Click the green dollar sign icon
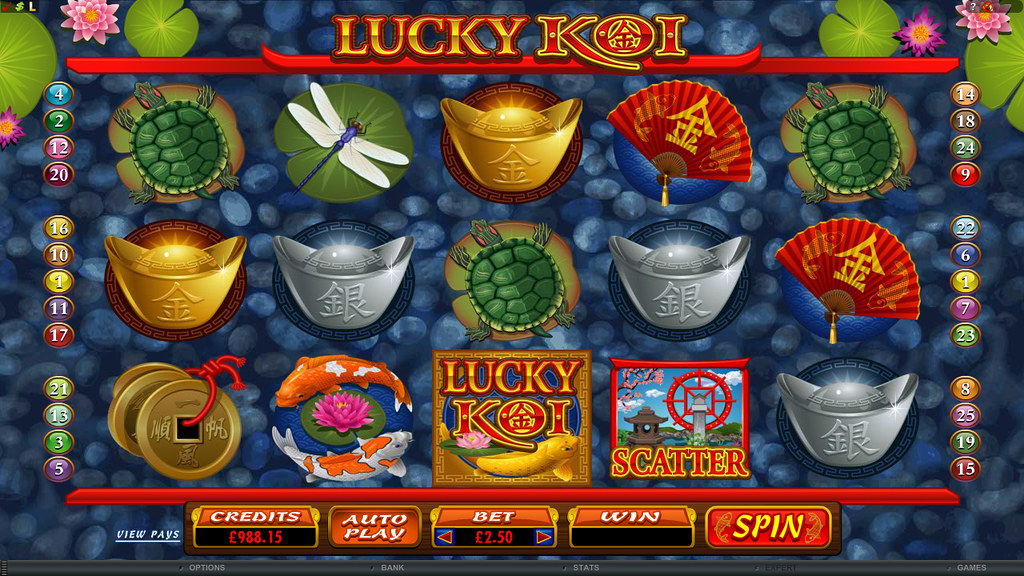Screen dimensions: 1024x576 point(18,7)
